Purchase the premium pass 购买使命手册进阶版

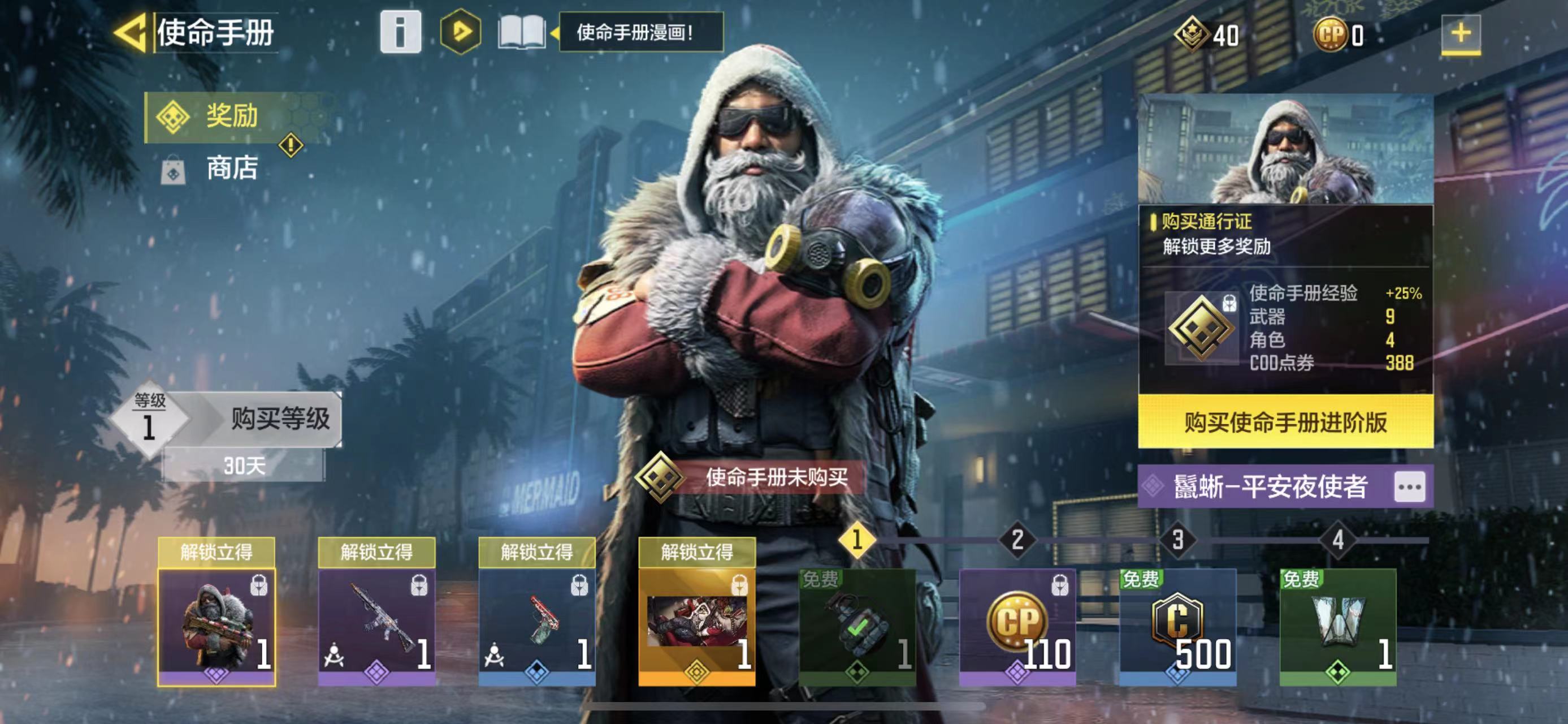1285,421
